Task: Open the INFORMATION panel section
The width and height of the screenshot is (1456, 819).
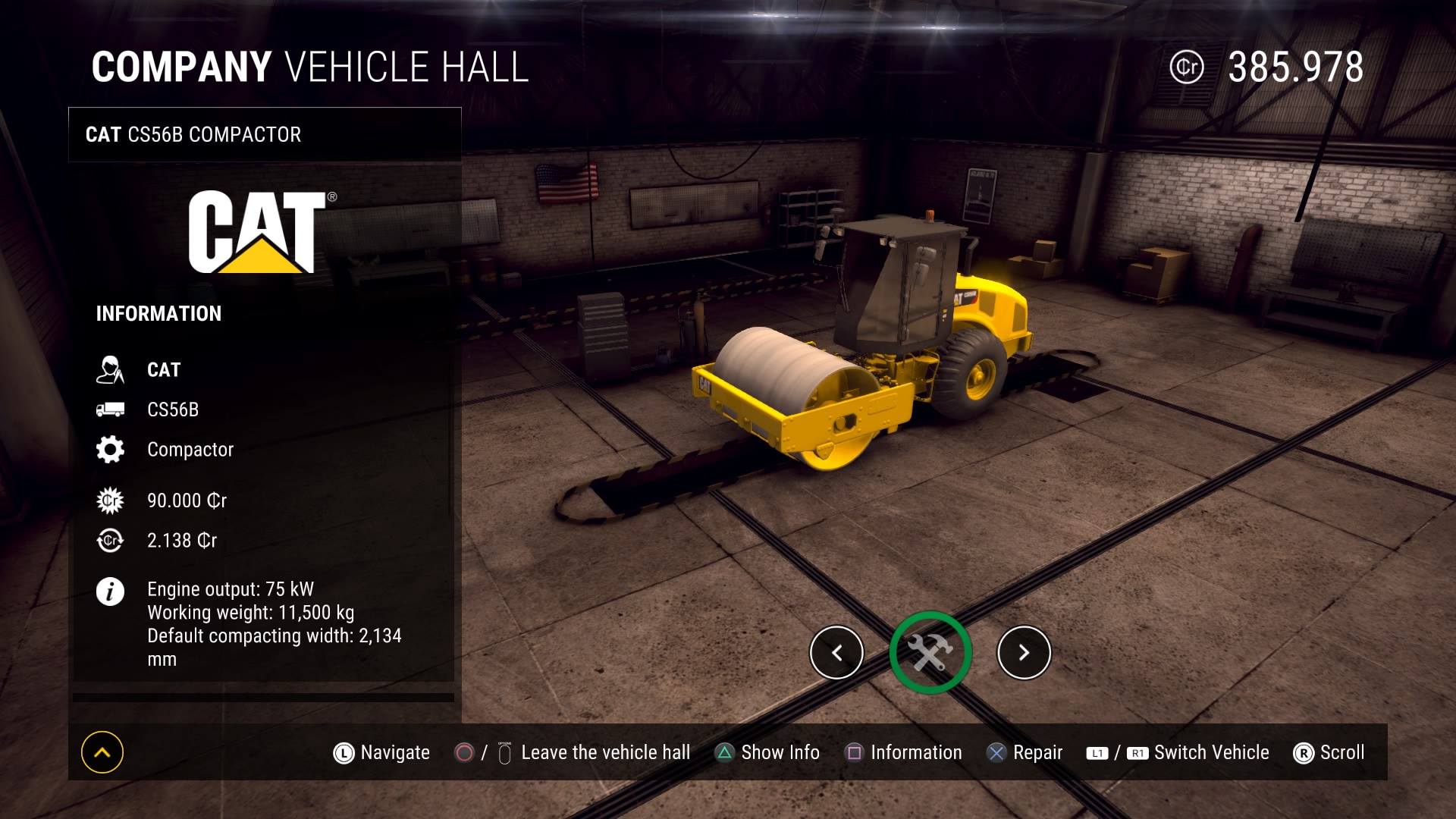Action: point(158,313)
